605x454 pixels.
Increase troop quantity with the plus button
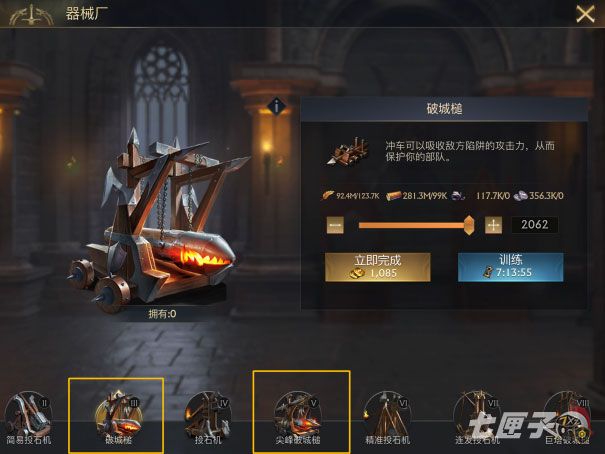coord(493,226)
